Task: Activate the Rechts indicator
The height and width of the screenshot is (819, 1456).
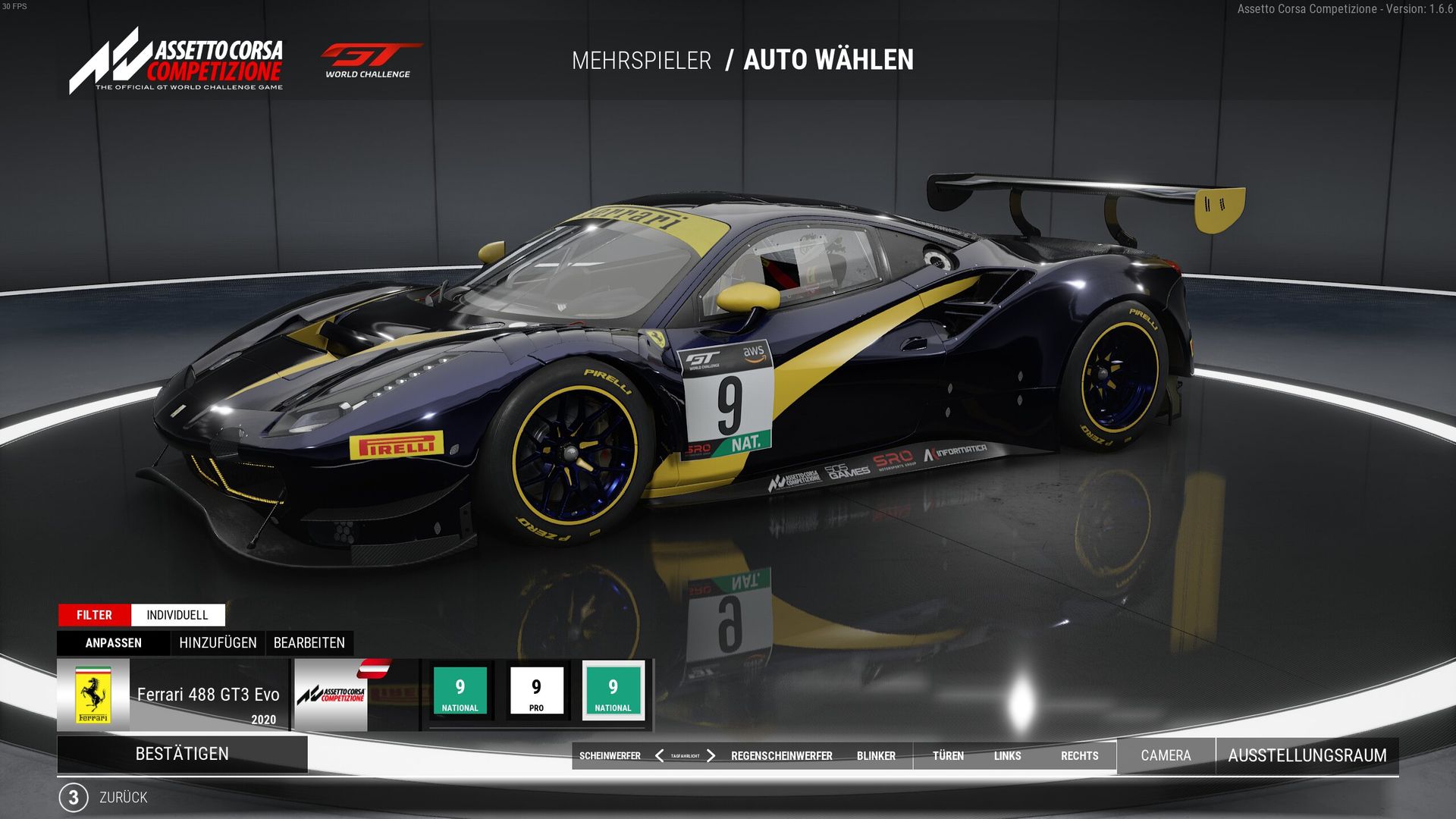Action: click(x=1079, y=756)
